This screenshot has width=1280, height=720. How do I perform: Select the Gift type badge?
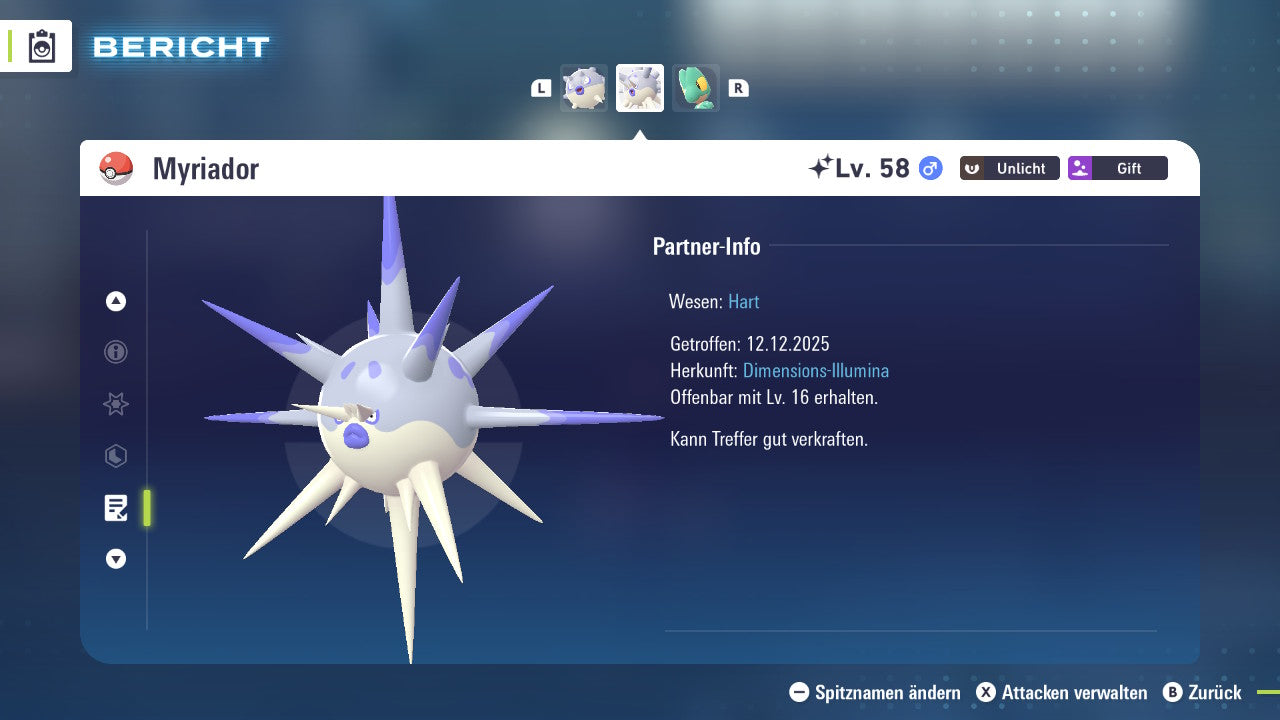coord(1117,168)
